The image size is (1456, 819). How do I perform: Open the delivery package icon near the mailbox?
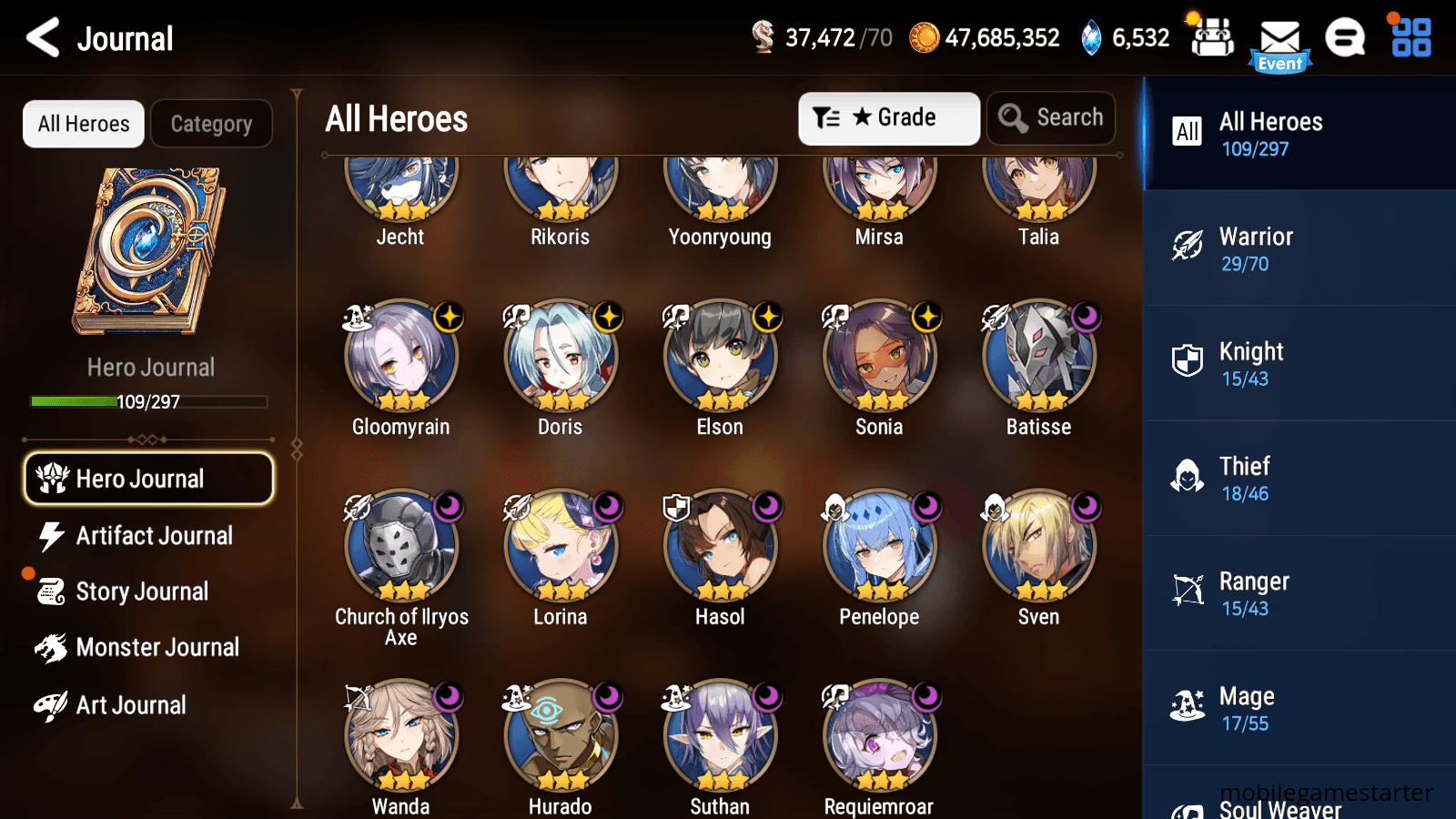(x=1212, y=38)
